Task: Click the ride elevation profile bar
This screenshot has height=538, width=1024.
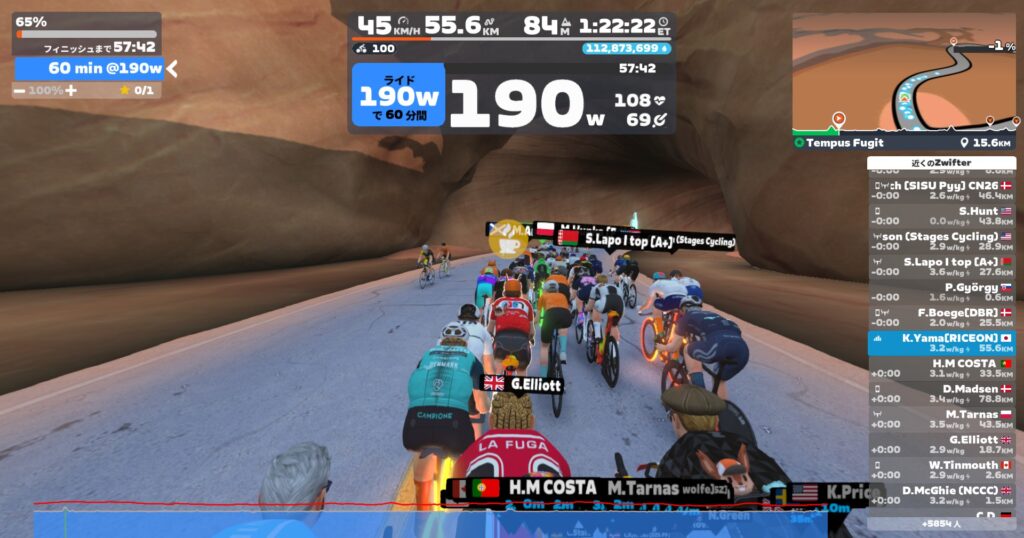Action: 430,520
